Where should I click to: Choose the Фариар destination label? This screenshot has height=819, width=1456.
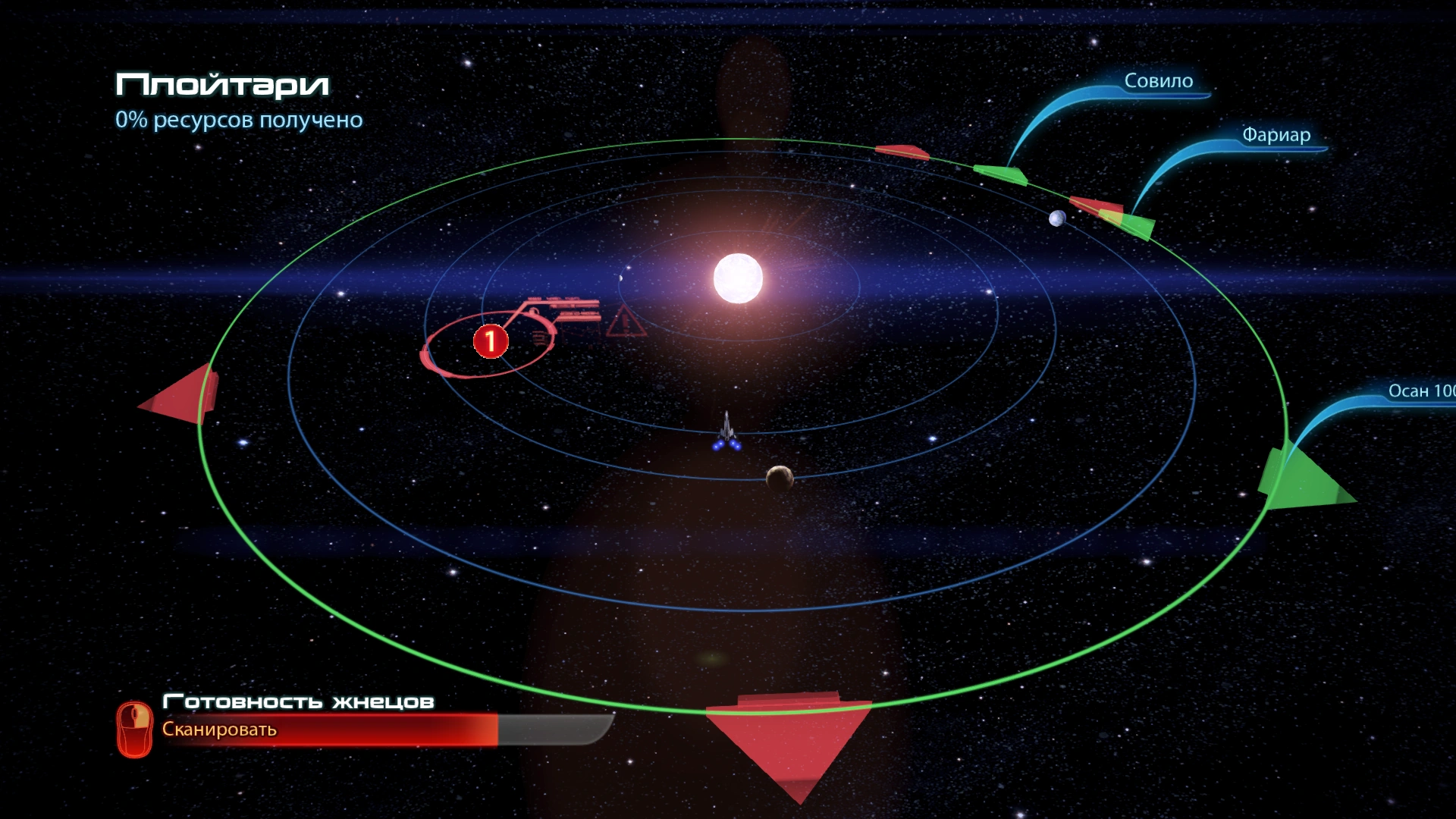(1276, 135)
